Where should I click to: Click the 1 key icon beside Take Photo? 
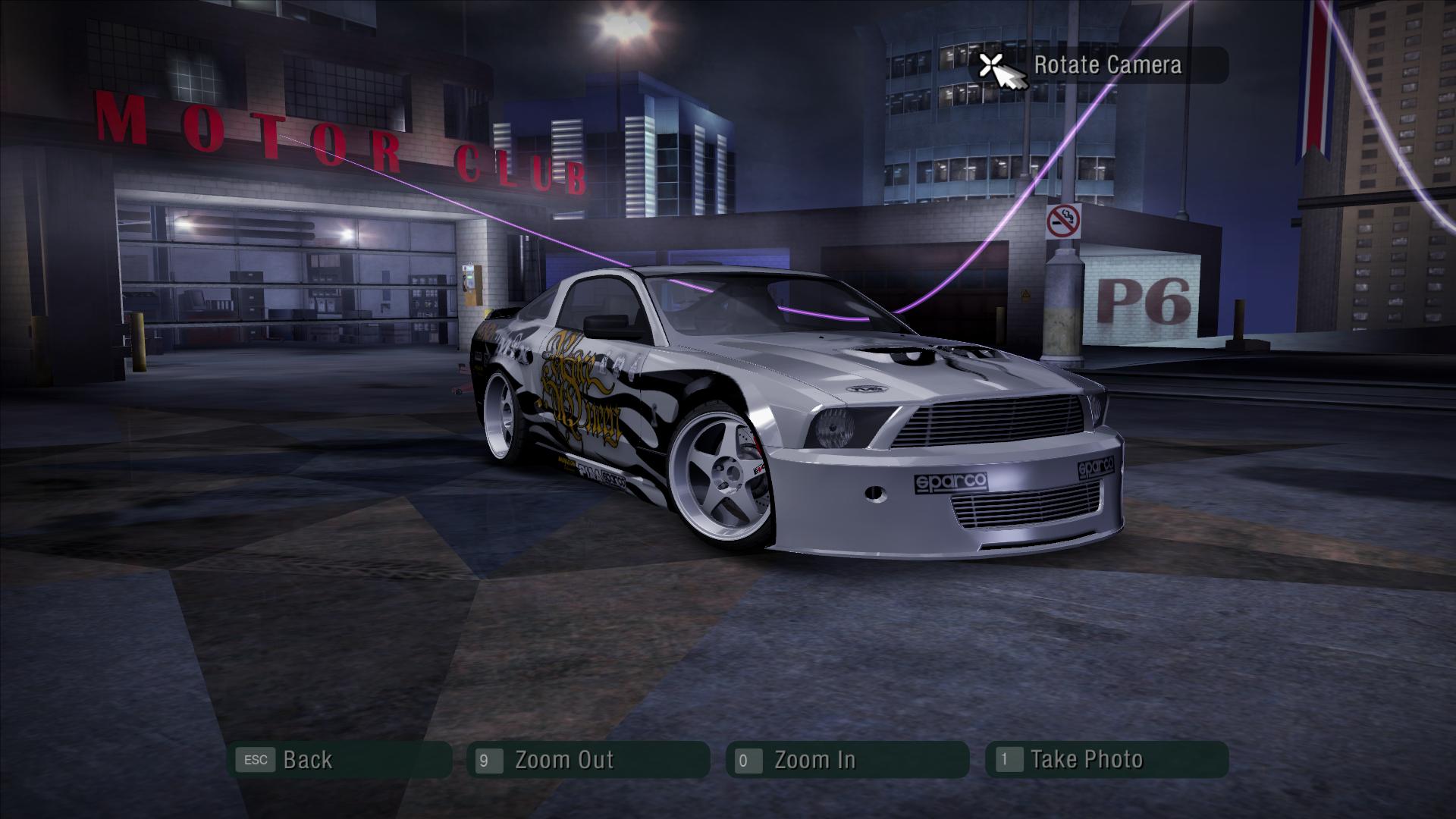coord(1008,758)
